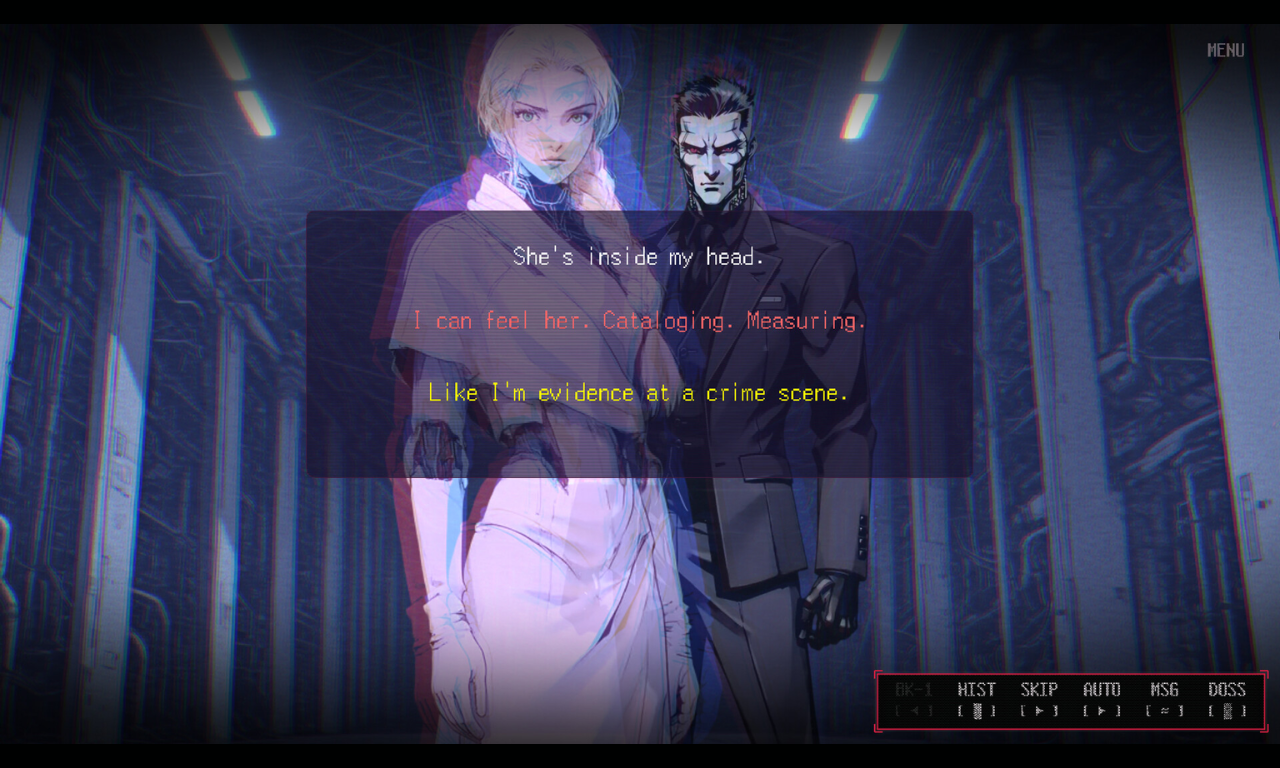Click the BK-1 back one button
This screenshot has width=1280, height=768.
point(914,699)
